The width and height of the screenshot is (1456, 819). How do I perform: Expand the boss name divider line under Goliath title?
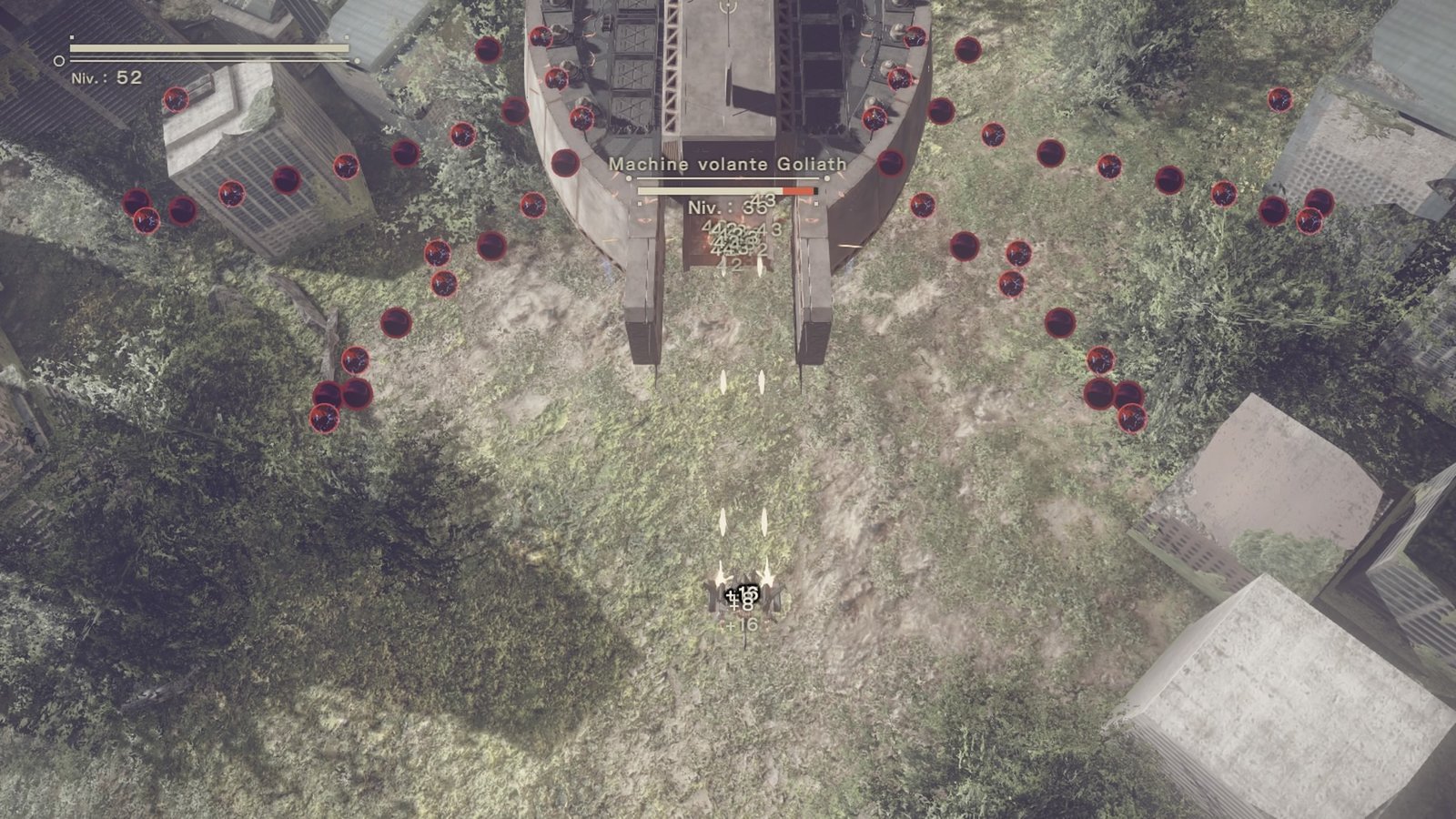point(728,178)
